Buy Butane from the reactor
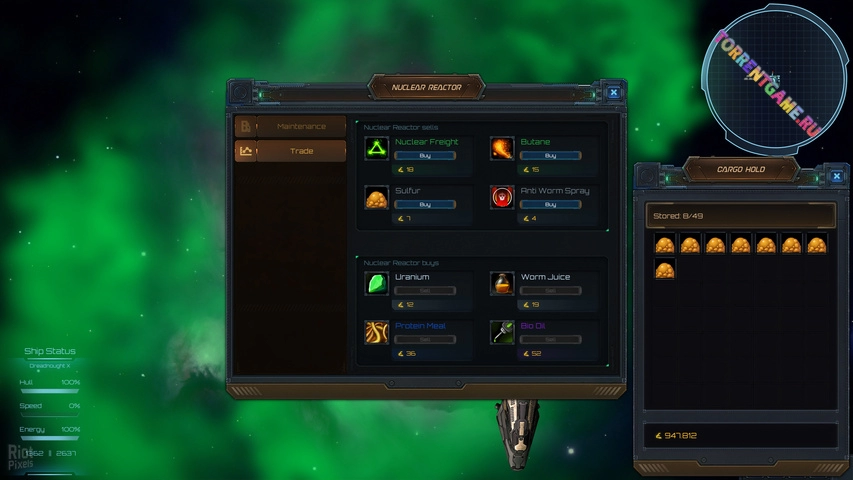Screen dimensions: 853x480 (x=550, y=156)
